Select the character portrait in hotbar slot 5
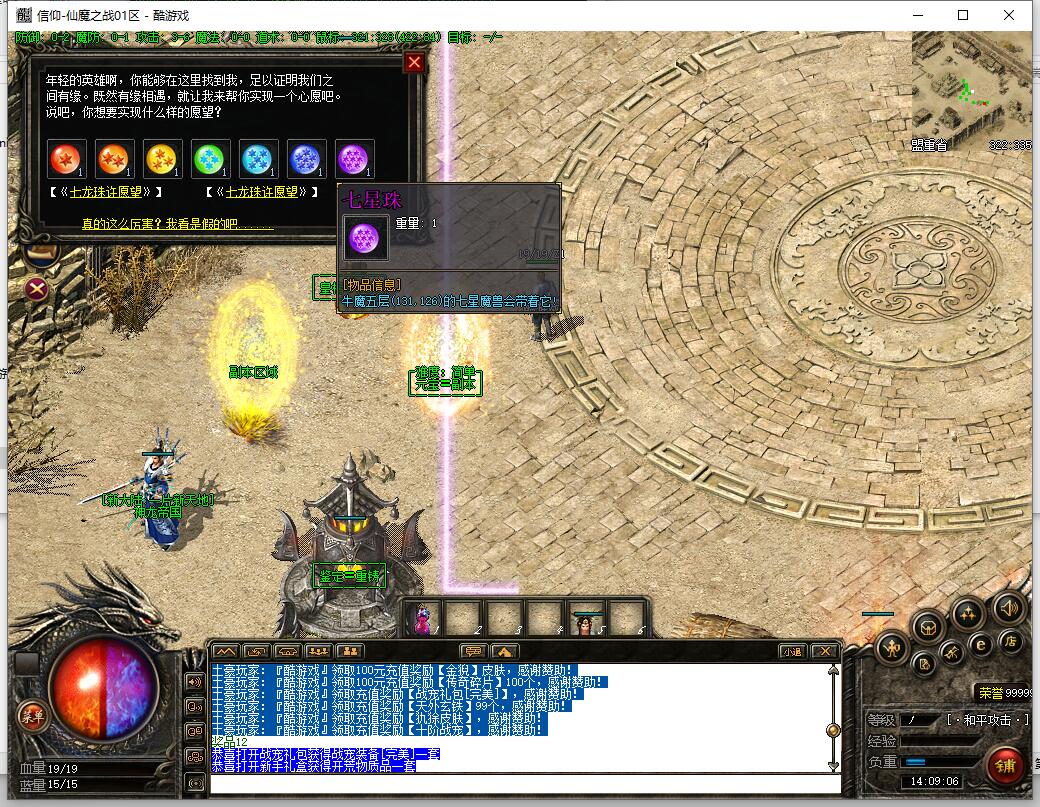 tap(587, 617)
